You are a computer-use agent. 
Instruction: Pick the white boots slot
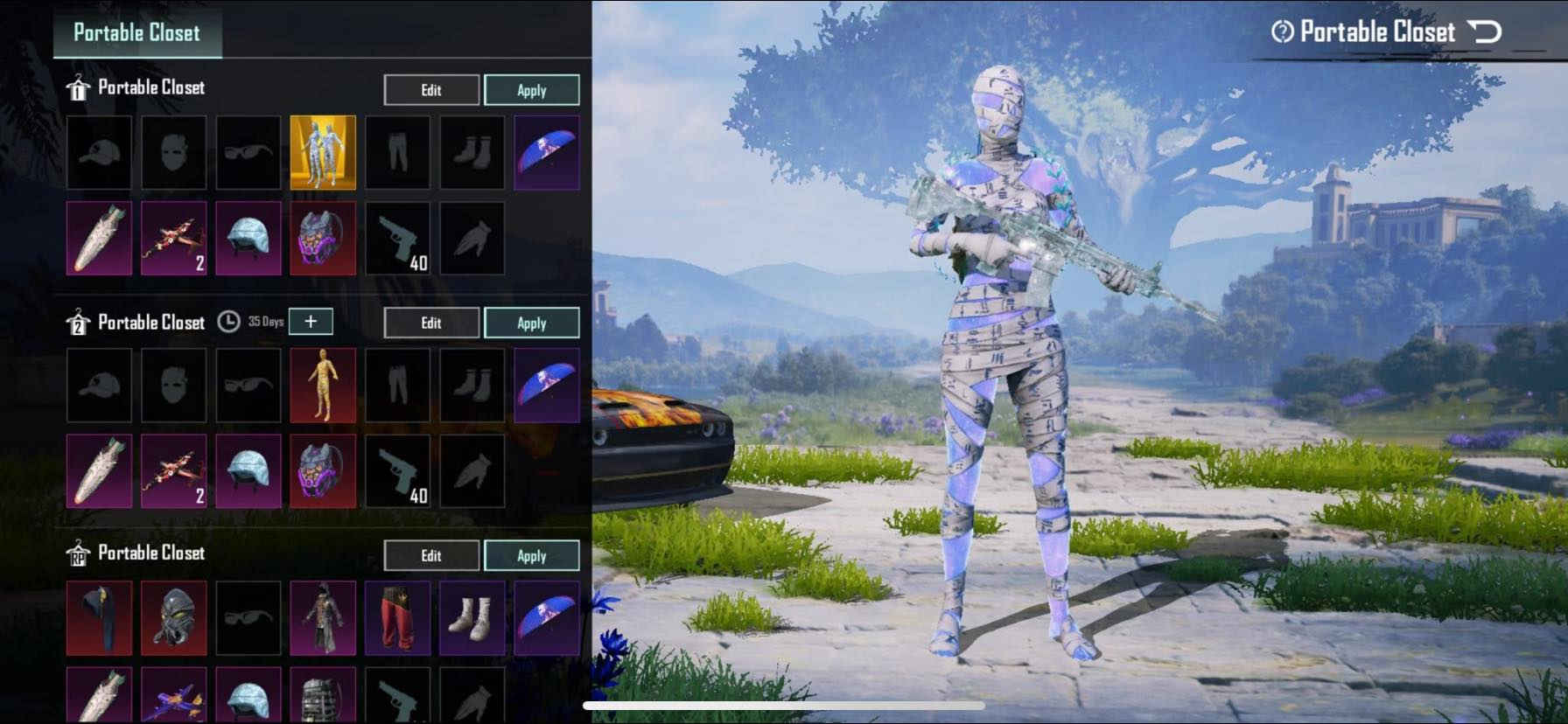coord(472,618)
